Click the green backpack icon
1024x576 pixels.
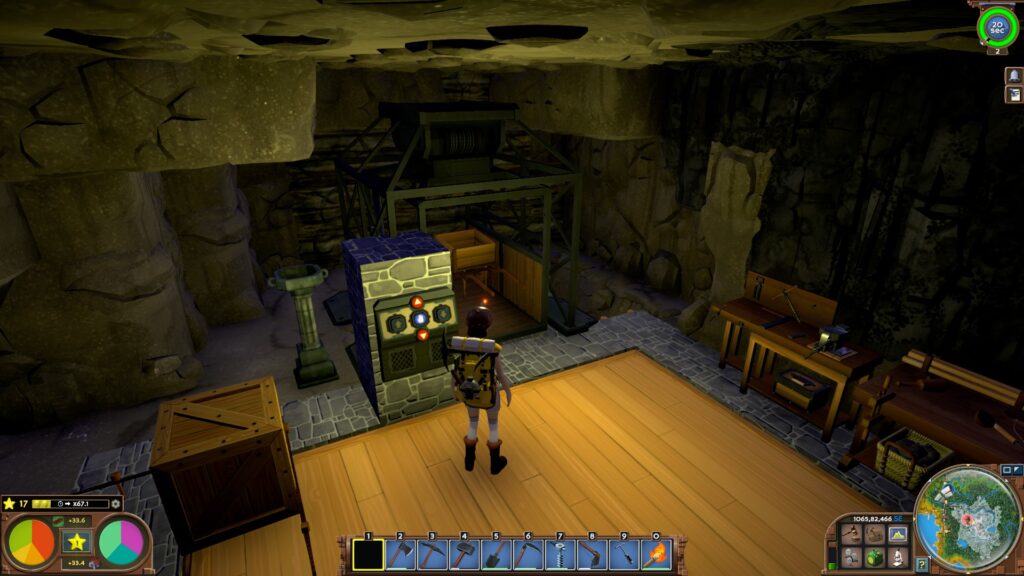pyautogui.click(x=874, y=557)
